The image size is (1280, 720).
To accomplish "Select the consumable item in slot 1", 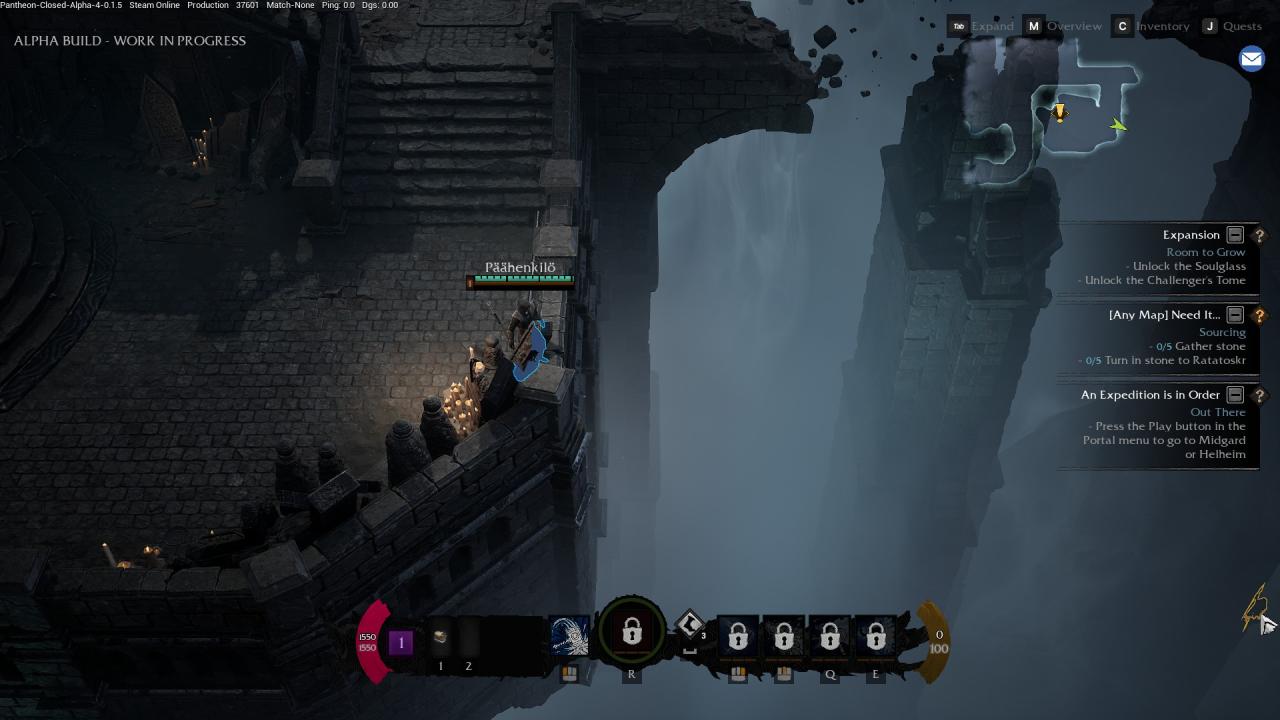I will pyautogui.click(x=440, y=637).
